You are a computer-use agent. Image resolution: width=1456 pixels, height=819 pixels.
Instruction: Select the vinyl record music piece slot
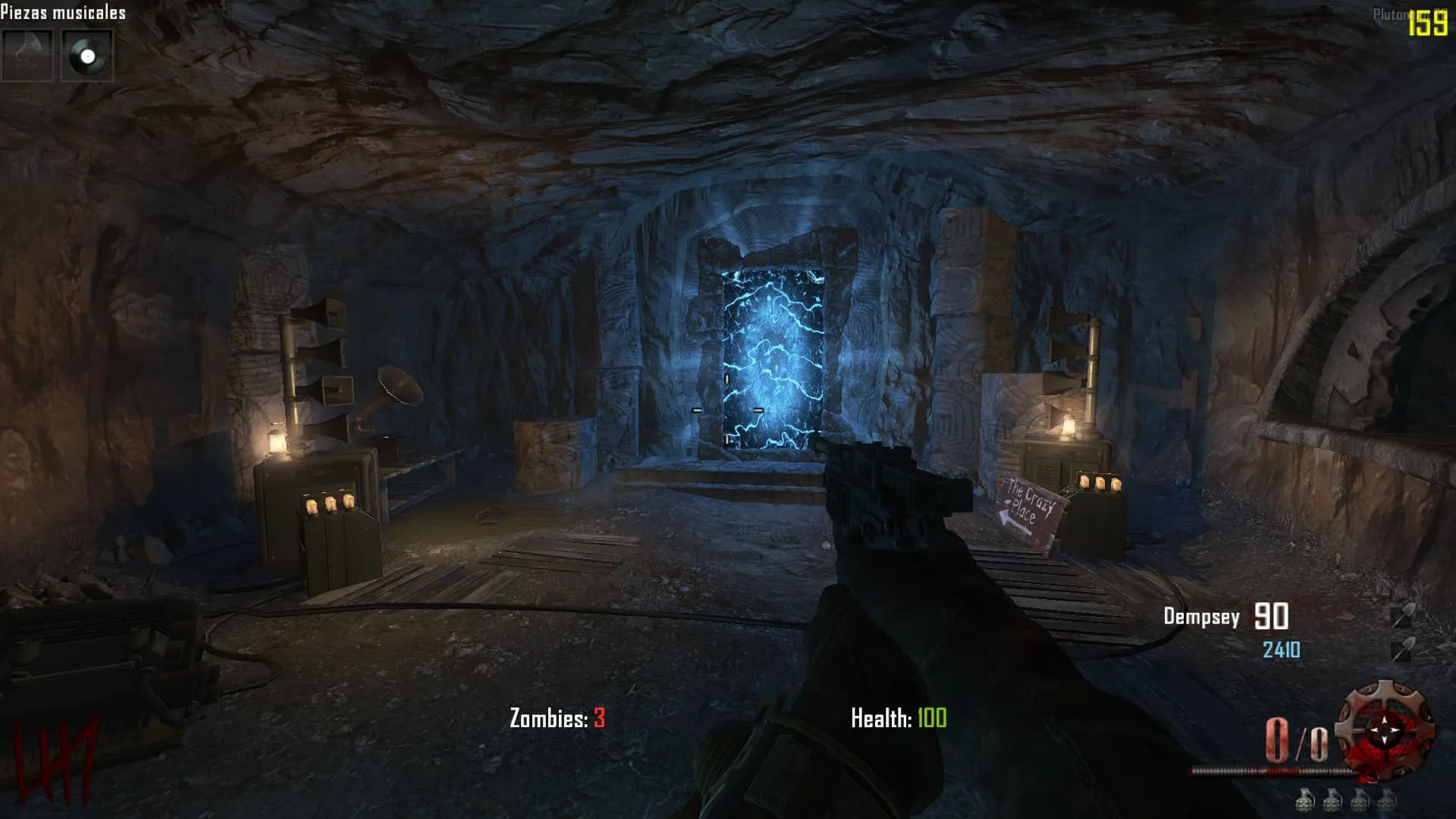coord(87,56)
